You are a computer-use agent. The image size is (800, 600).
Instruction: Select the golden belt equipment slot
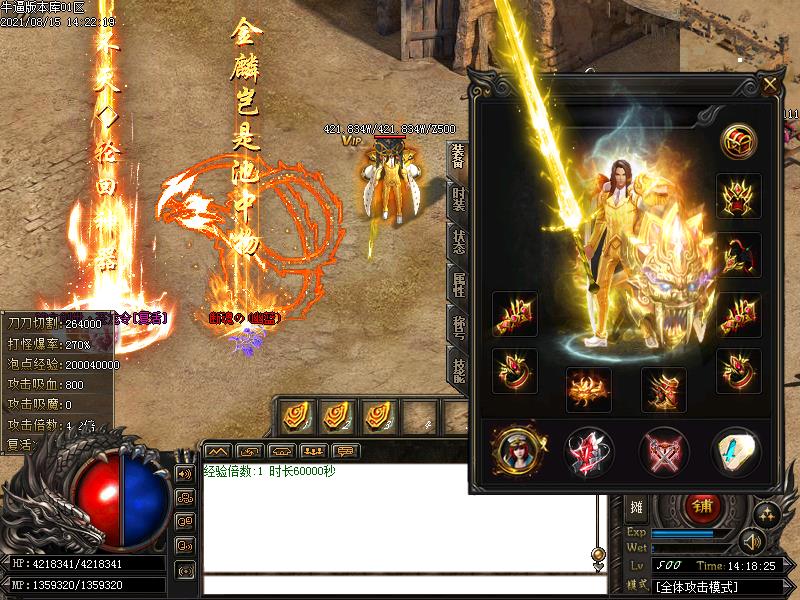point(589,390)
